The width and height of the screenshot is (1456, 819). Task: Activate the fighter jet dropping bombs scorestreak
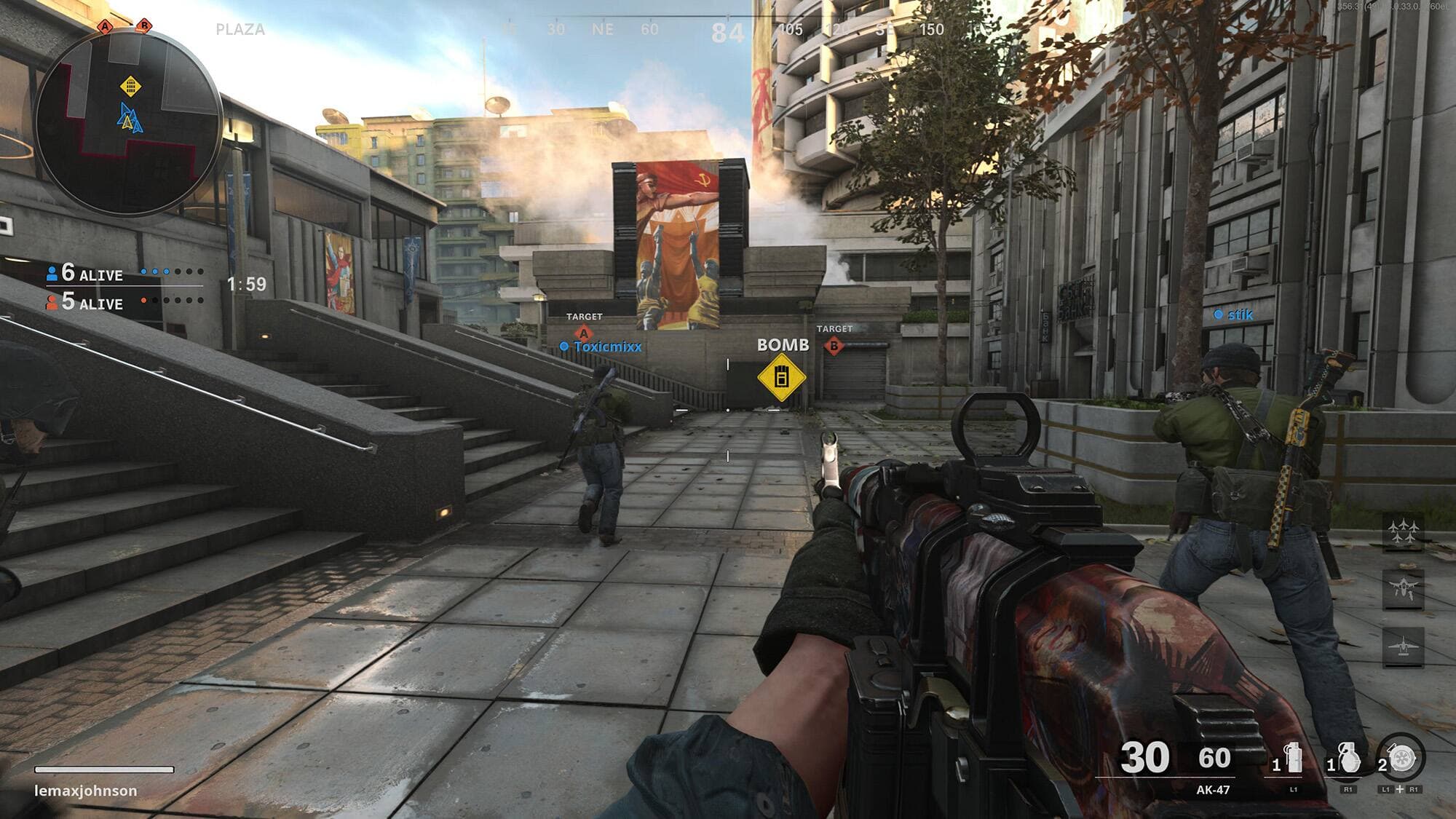click(x=1403, y=588)
